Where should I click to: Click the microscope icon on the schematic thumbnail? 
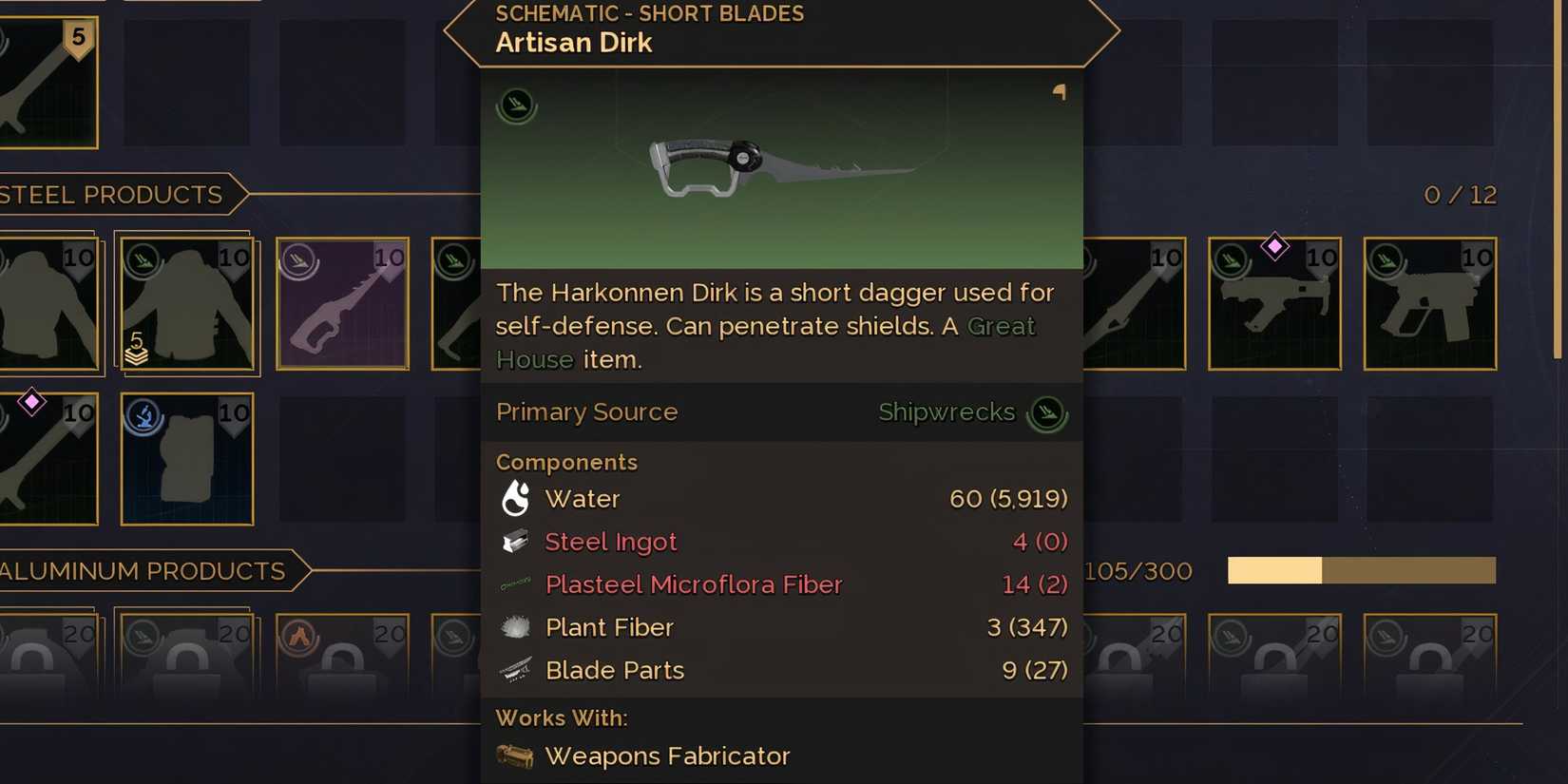coord(515,105)
